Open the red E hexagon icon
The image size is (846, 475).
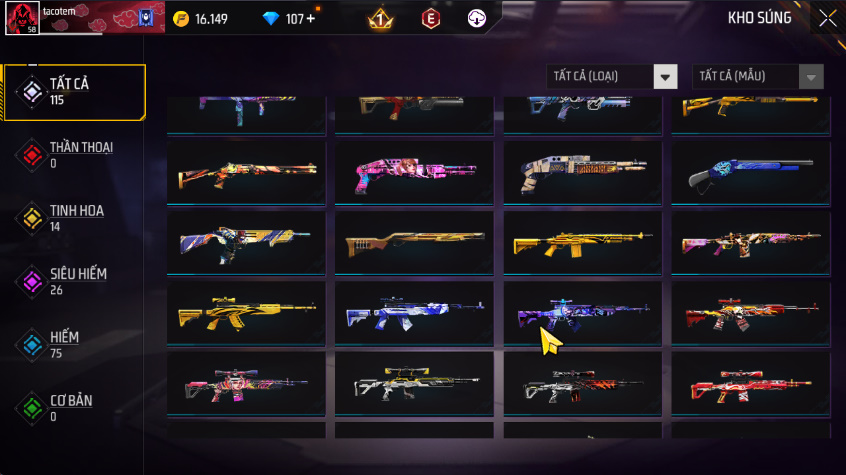point(431,19)
